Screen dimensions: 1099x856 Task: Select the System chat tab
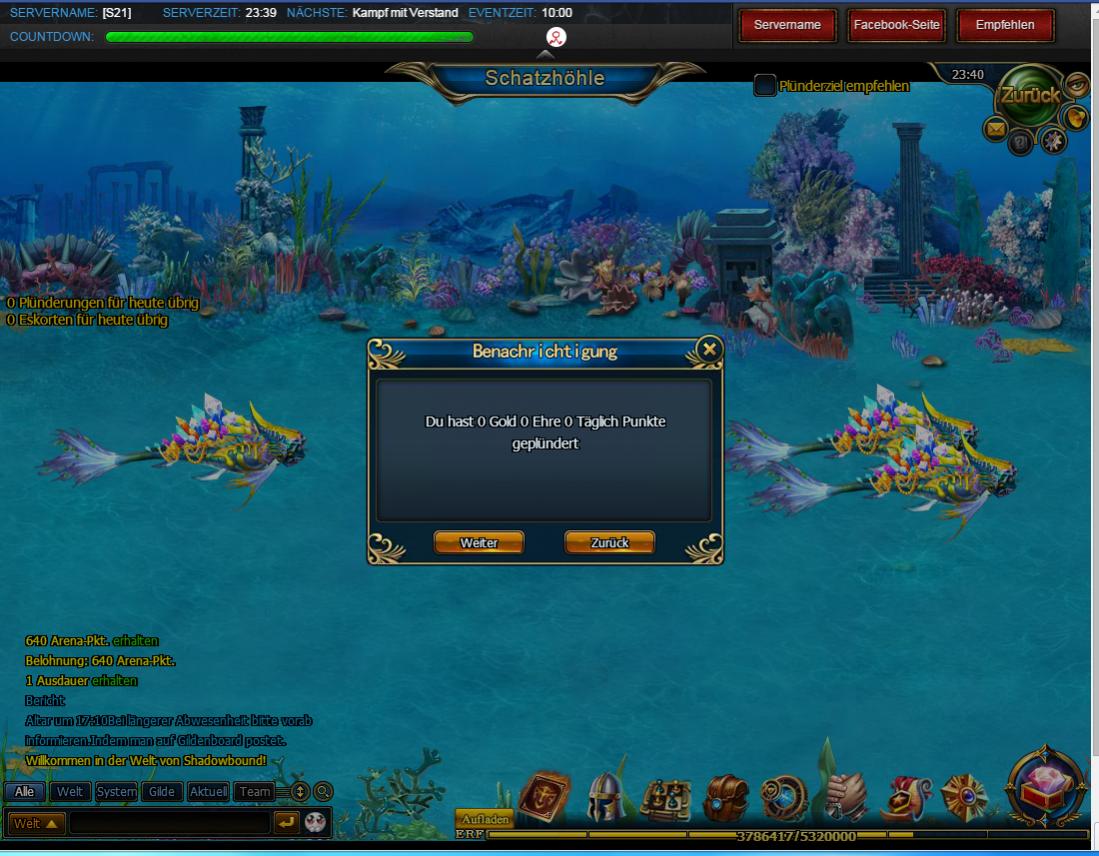(117, 792)
